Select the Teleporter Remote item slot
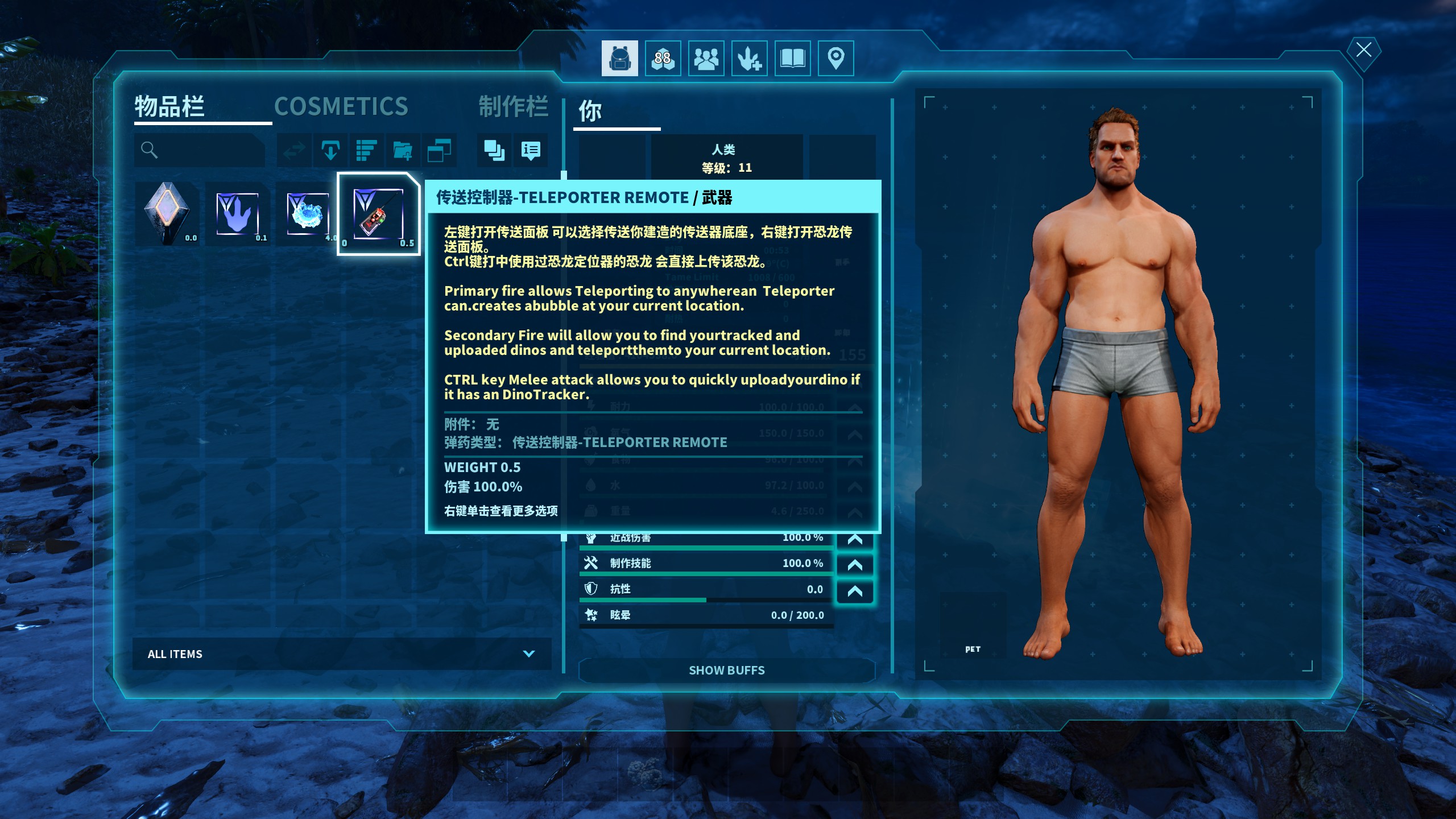This screenshot has width=1456, height=819. tap(378, 214)
